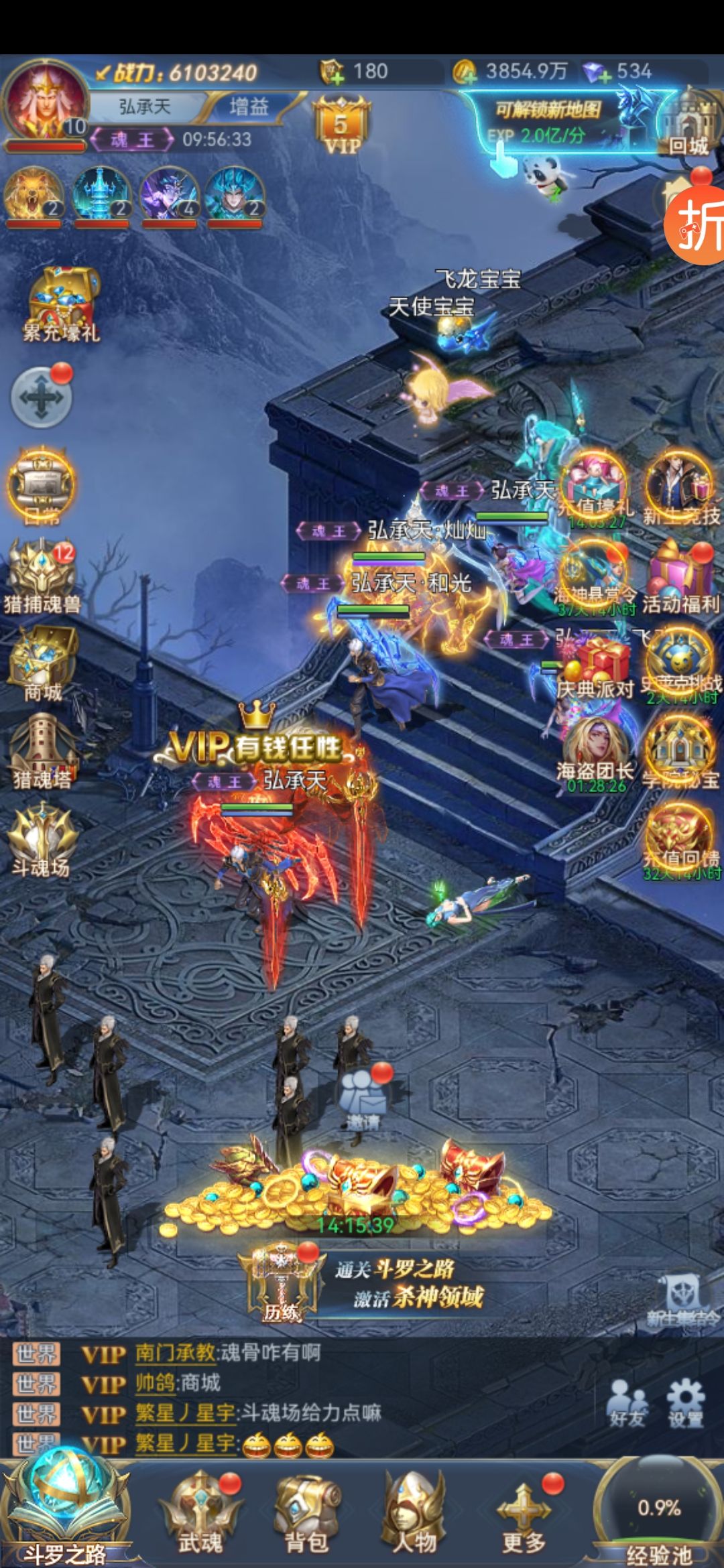Screen dimensions: 724x1568
Task: Open the orange 折 discount overlay
Action: (x=697, y=224)
